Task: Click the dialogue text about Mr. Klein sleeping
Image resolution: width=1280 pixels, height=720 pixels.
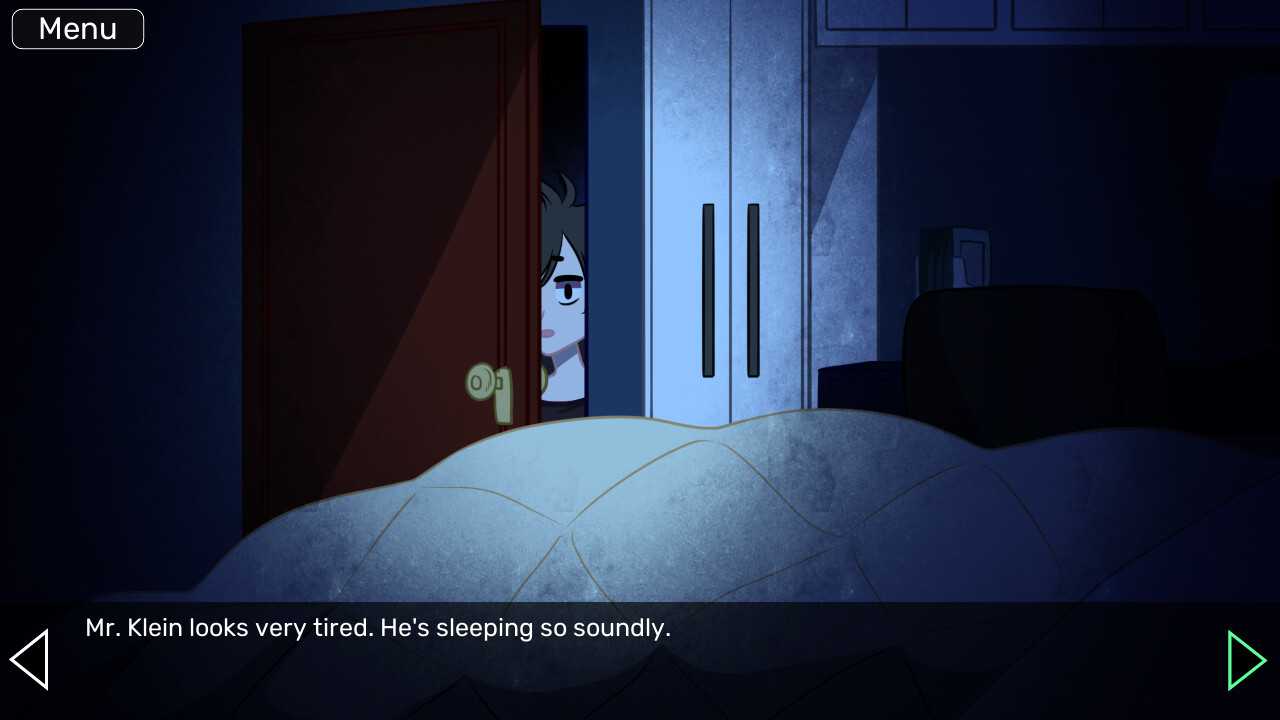Action: (378, 628)
